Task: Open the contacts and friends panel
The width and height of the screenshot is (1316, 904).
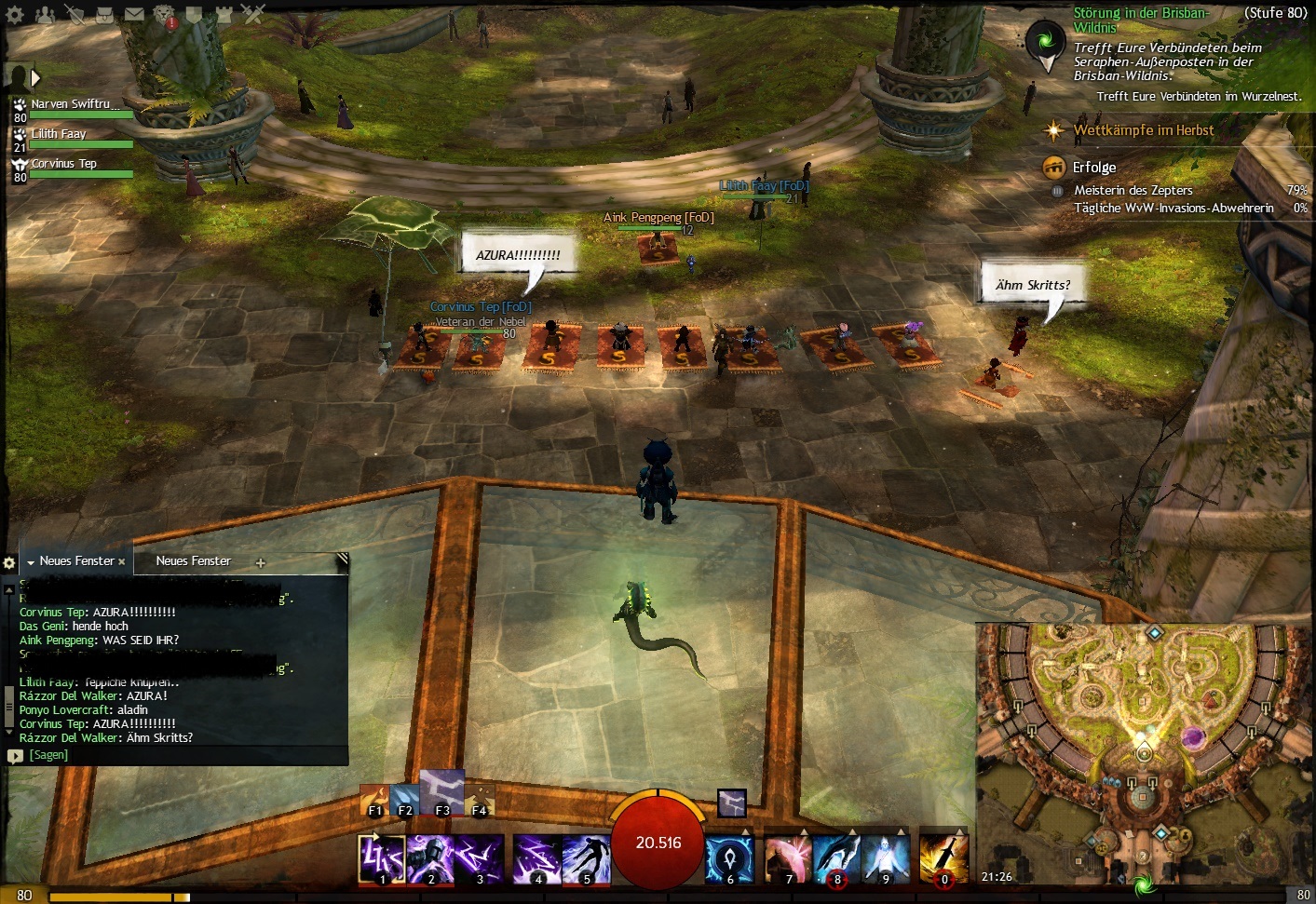Action: (x=44, y=14)
